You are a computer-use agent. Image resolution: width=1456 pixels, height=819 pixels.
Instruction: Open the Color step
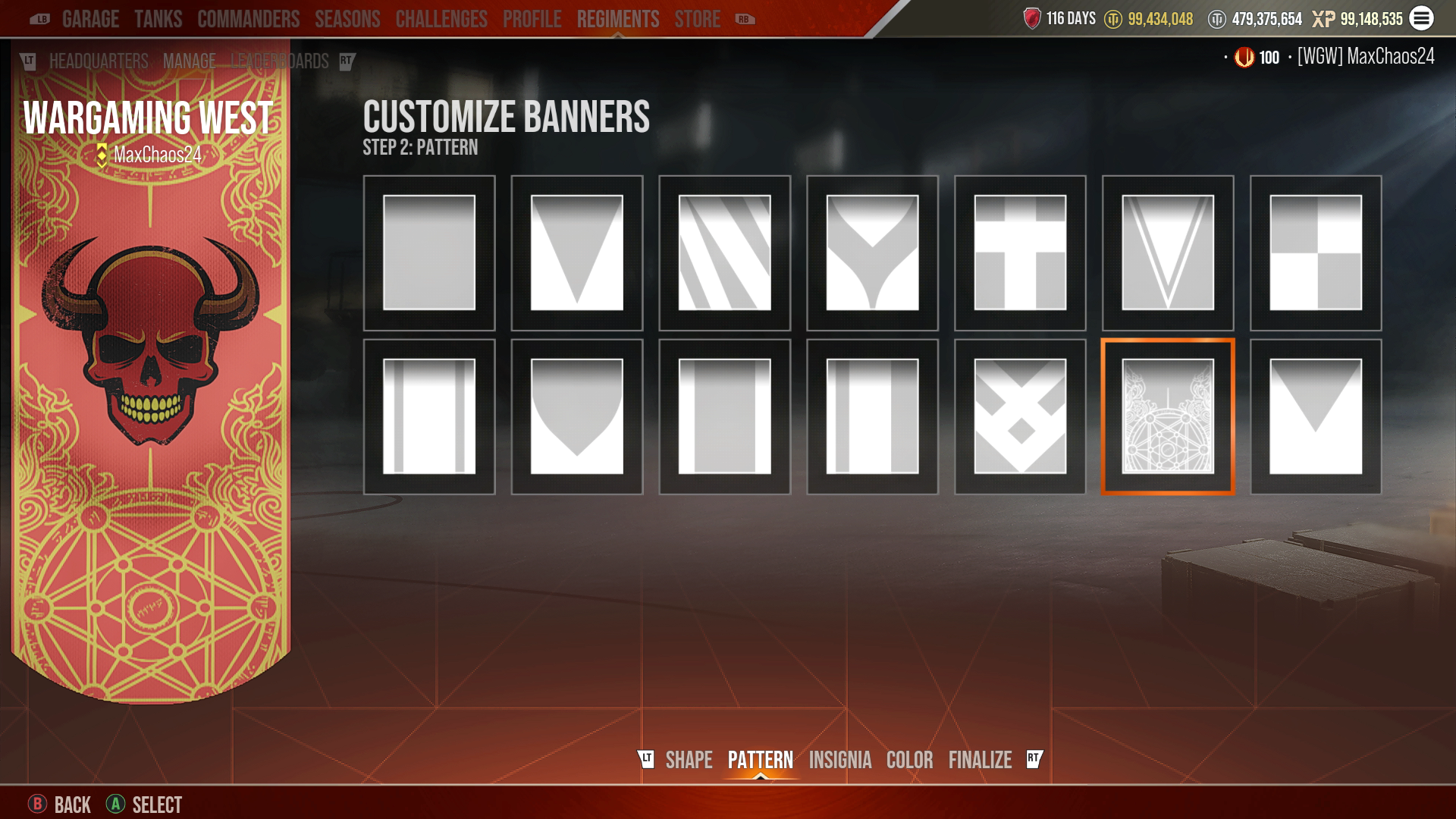(x=909, y=760)
